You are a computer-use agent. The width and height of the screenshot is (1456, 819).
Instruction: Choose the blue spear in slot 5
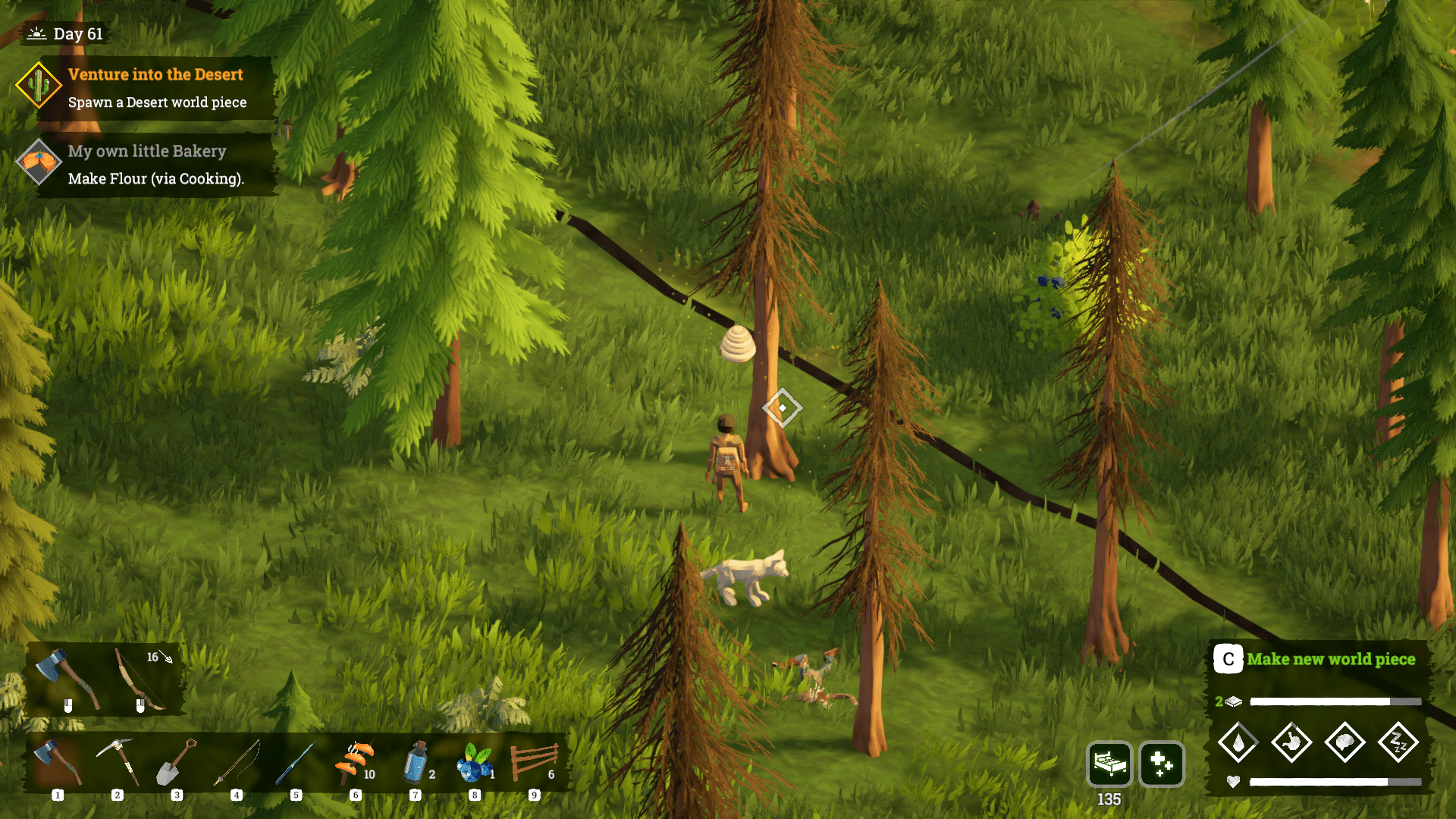[296, 762]
